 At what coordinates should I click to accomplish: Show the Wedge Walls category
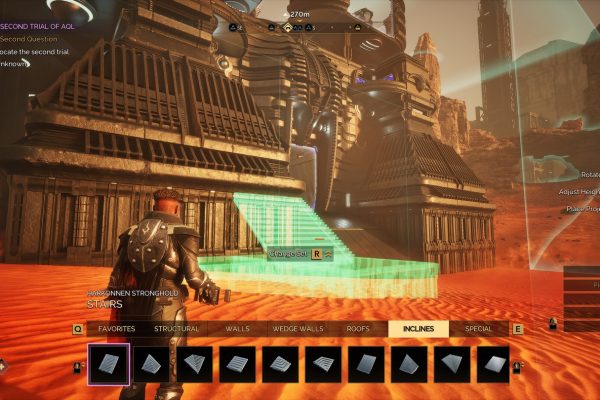click(x=297, y=328)
